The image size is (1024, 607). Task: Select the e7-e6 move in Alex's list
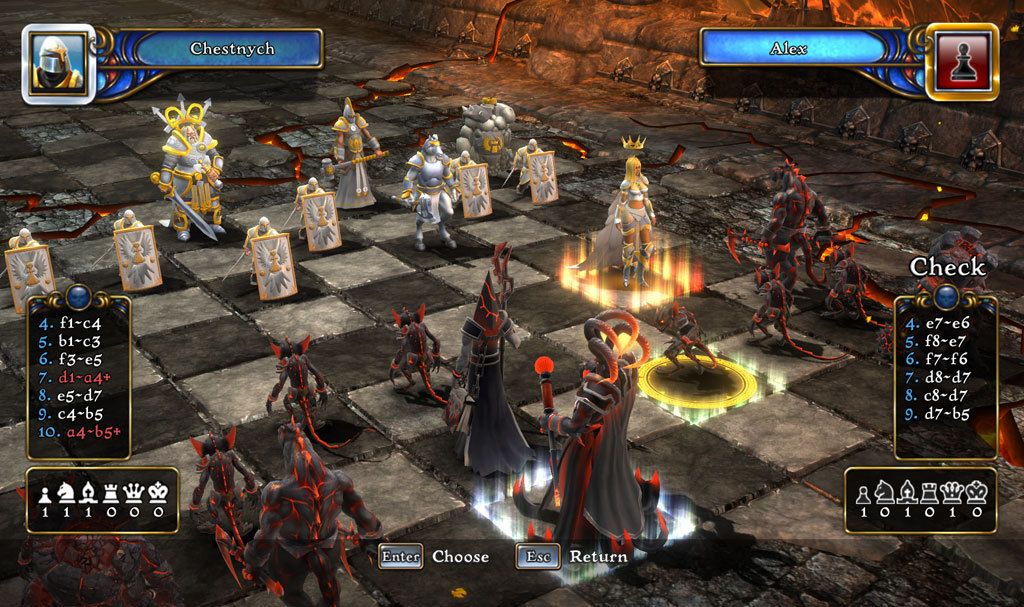[x=943, y=324]
